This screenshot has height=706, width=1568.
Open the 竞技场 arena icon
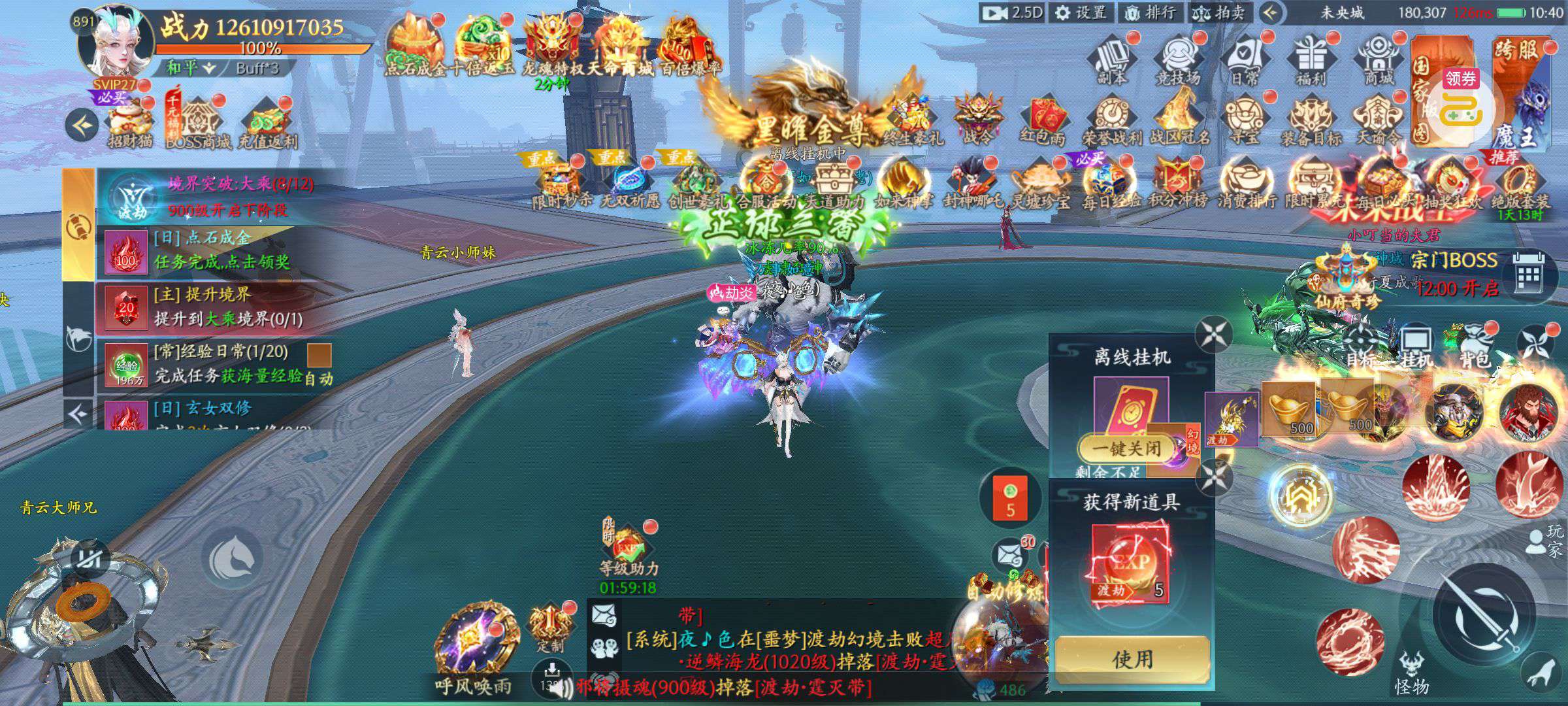1178,60
